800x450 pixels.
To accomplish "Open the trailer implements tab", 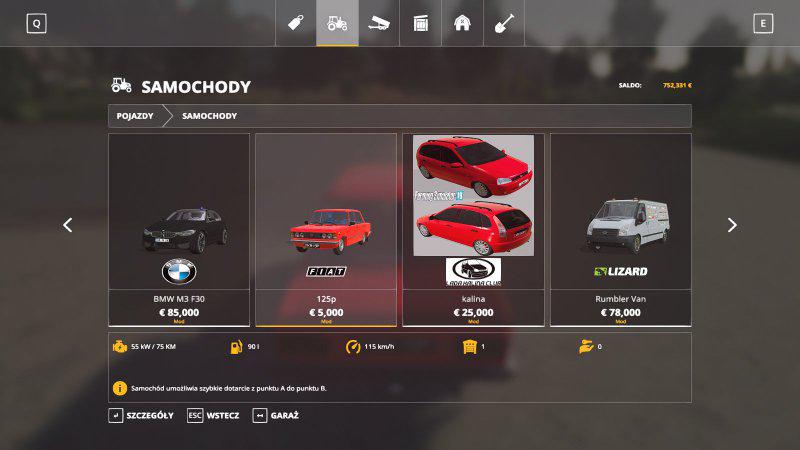I will (x=379, y=22).
